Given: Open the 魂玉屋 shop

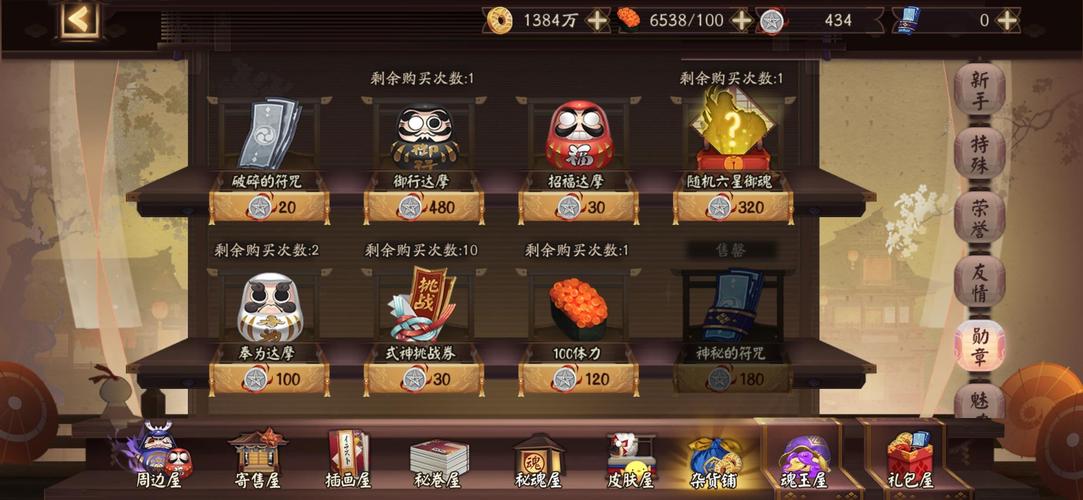Looking at the screenshot, I should [x=804, y=460].
